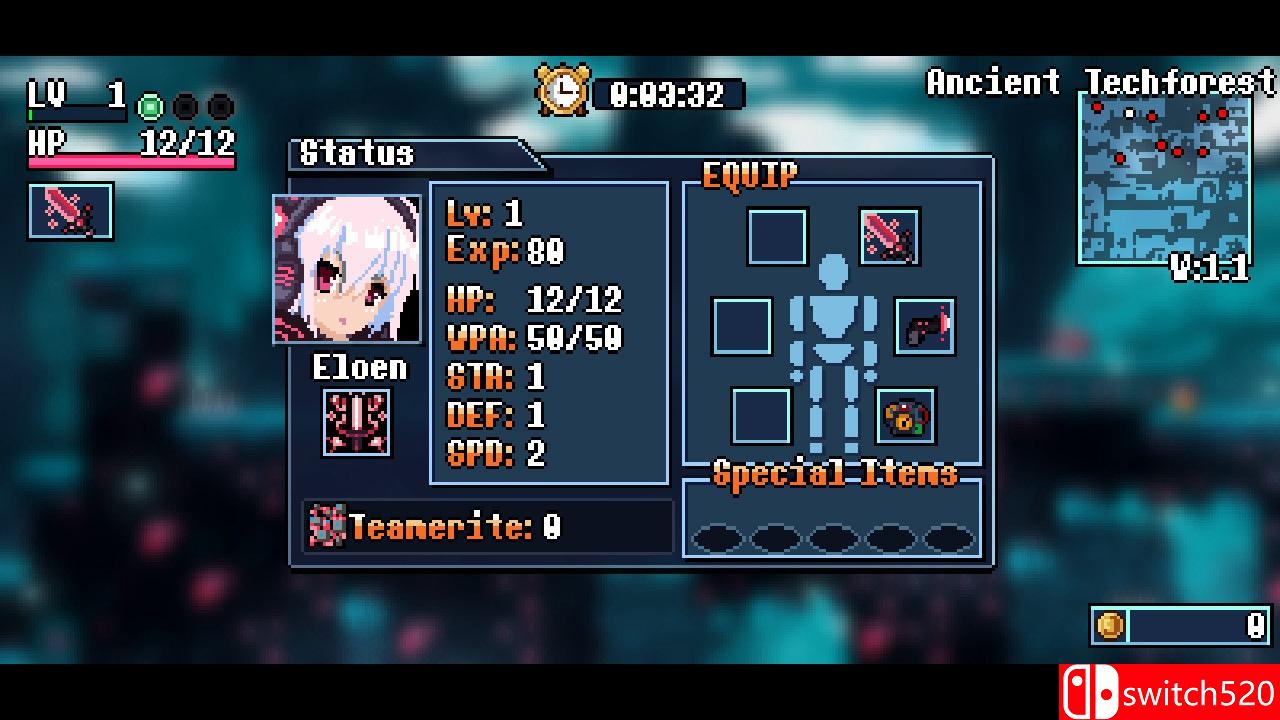Click the Teamerite crystal icon

point(325,525)
